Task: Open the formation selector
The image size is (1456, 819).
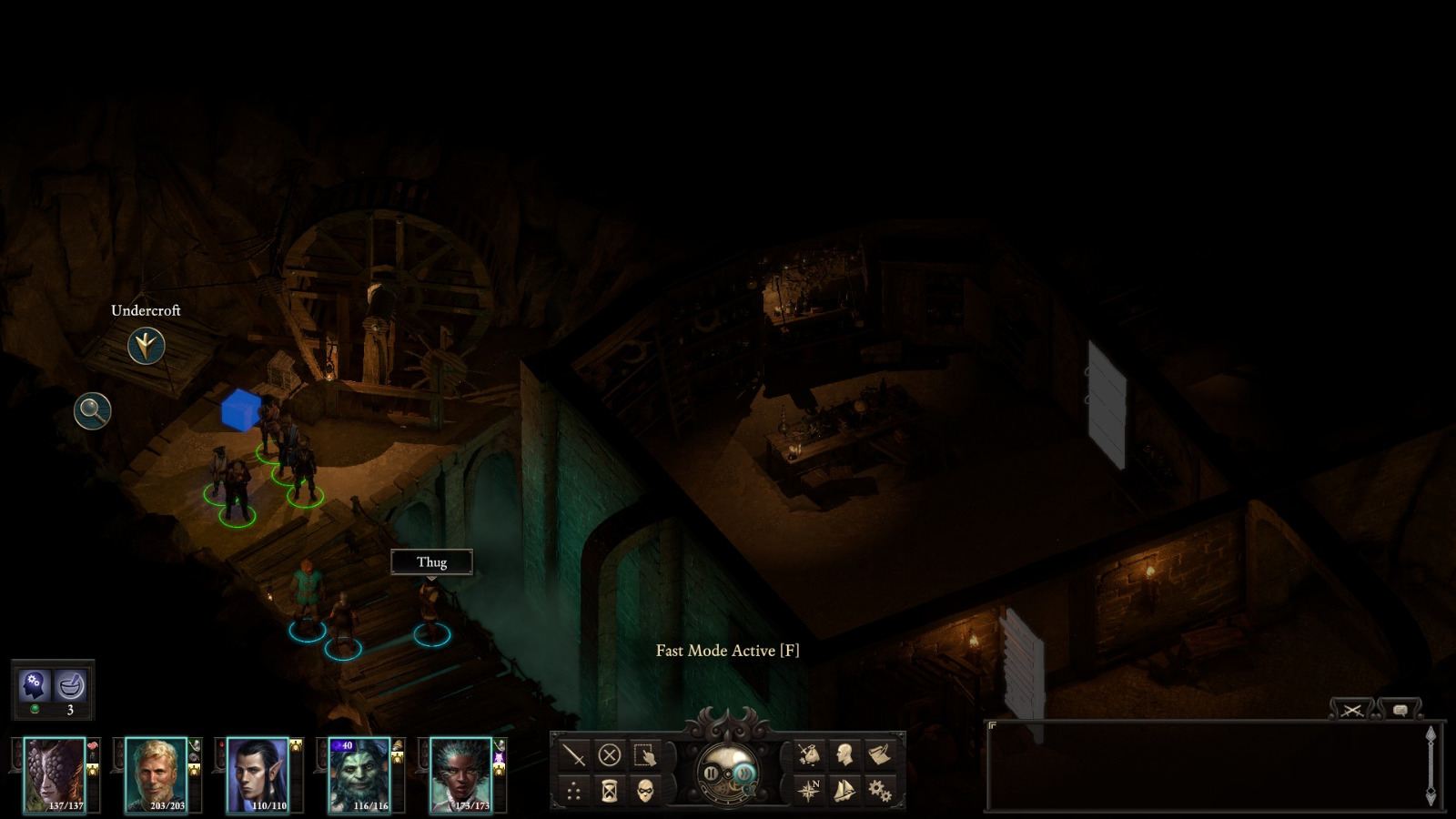Action: 574,790
